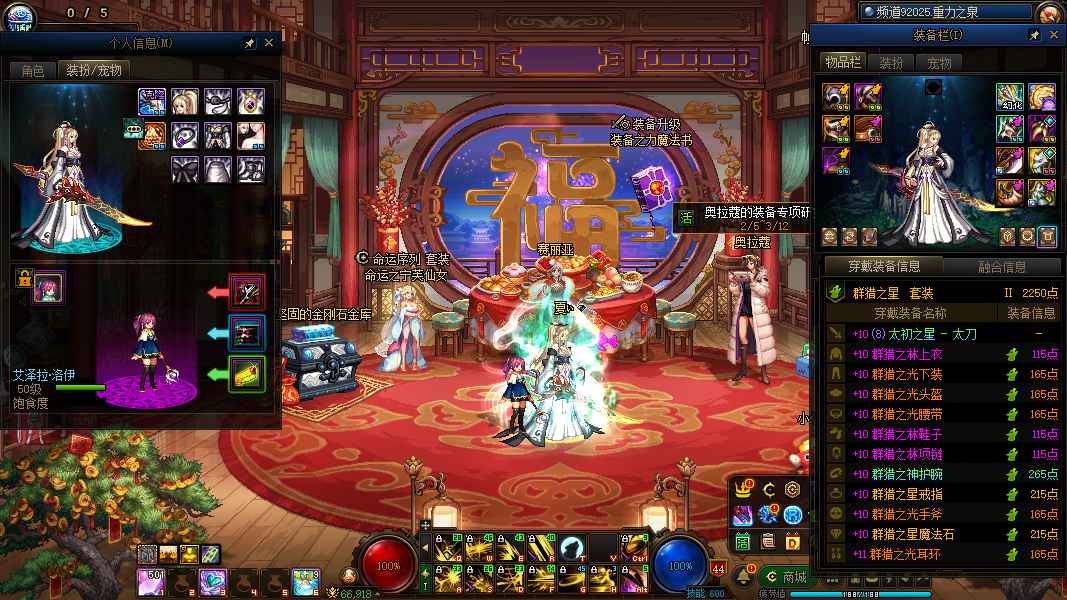Select the 物品栏 tab
Image resolution: width=1067 pixels, height=600 pixels.
[842, 63]
